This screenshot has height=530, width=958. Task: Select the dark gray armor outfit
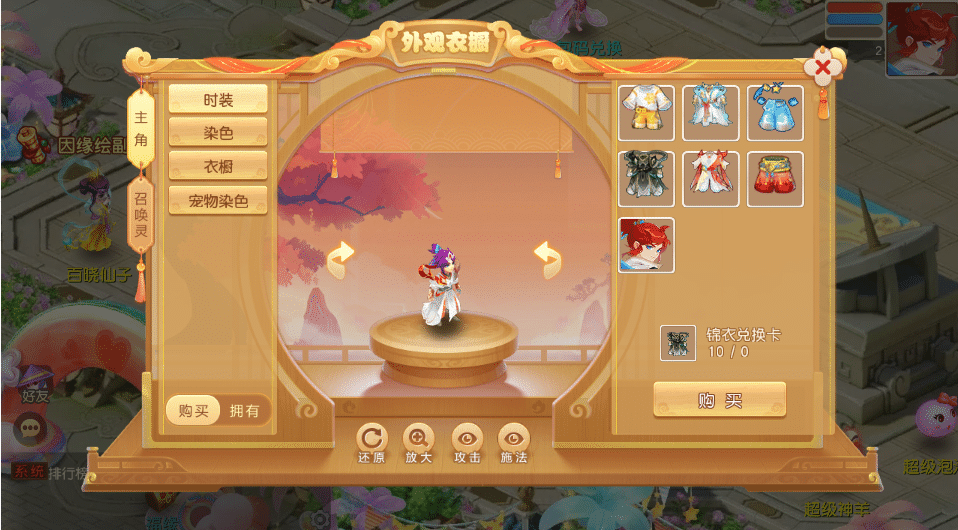(x=647, y=179)
